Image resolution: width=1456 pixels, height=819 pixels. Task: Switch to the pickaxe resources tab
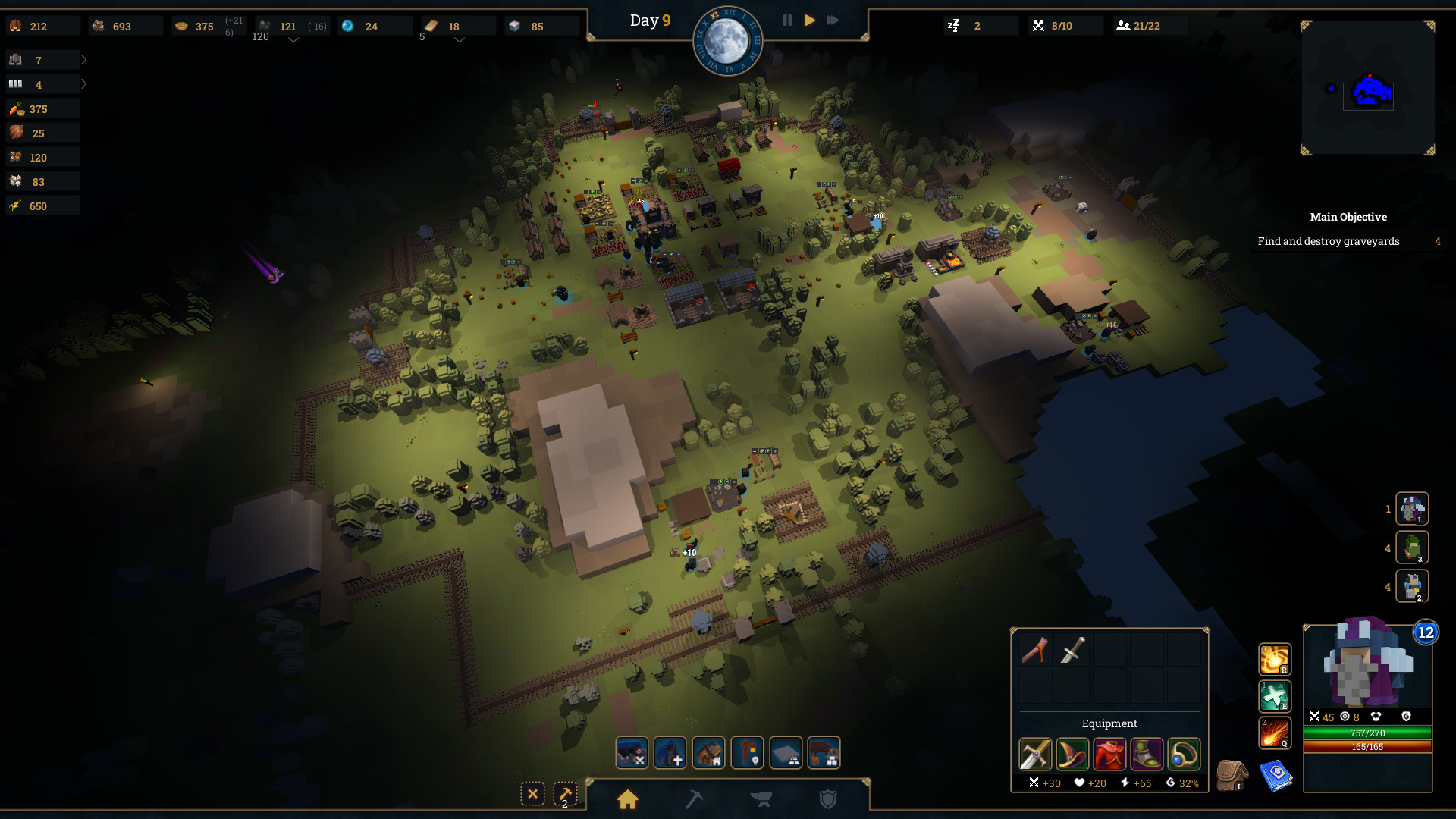click(694, 799)
